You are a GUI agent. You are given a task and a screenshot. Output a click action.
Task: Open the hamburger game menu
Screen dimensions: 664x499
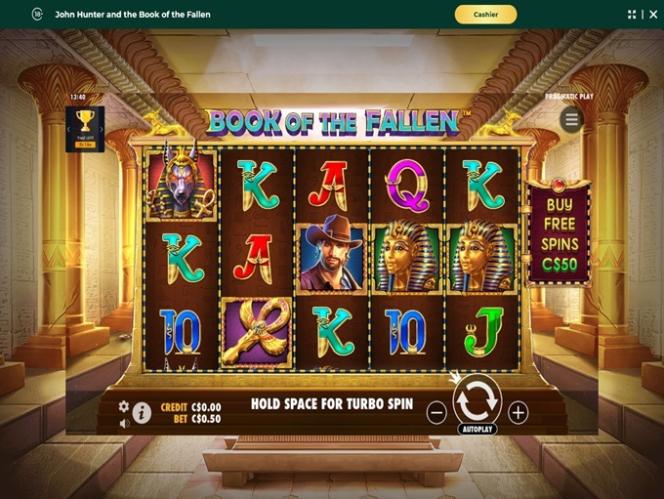tap(572, 120)
